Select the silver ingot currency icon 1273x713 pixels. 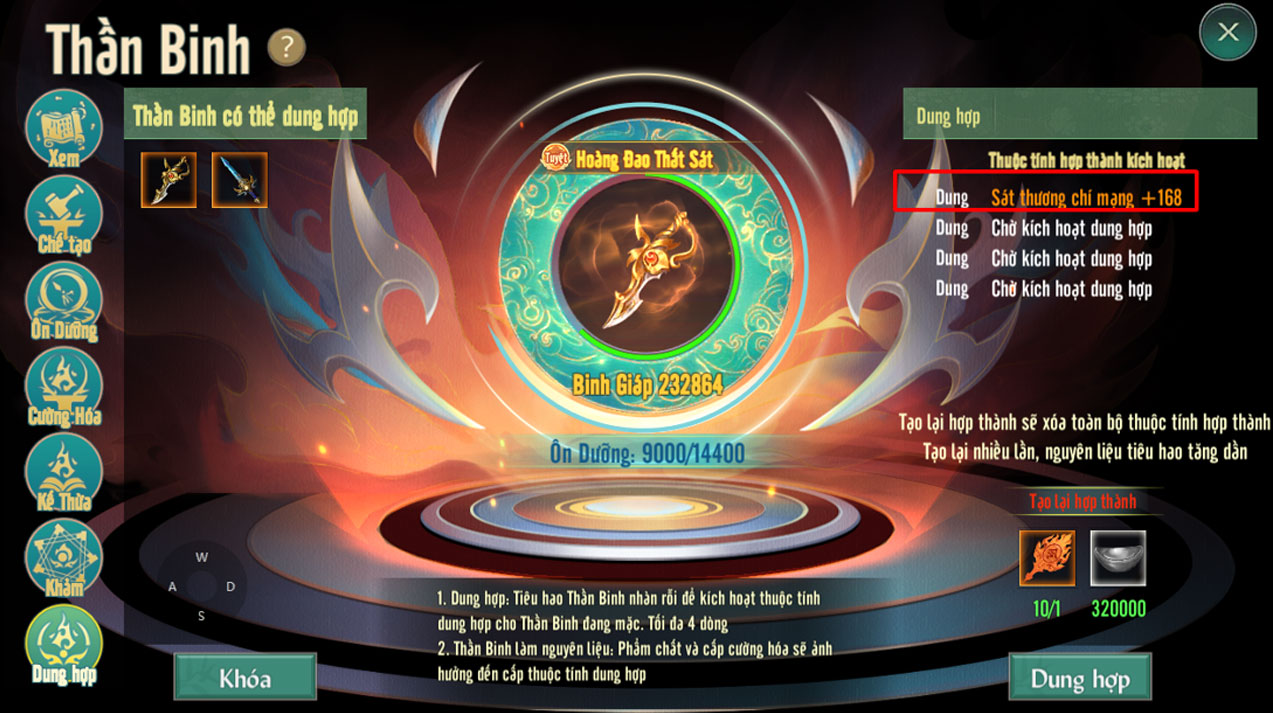click(x=1118, y=558)
